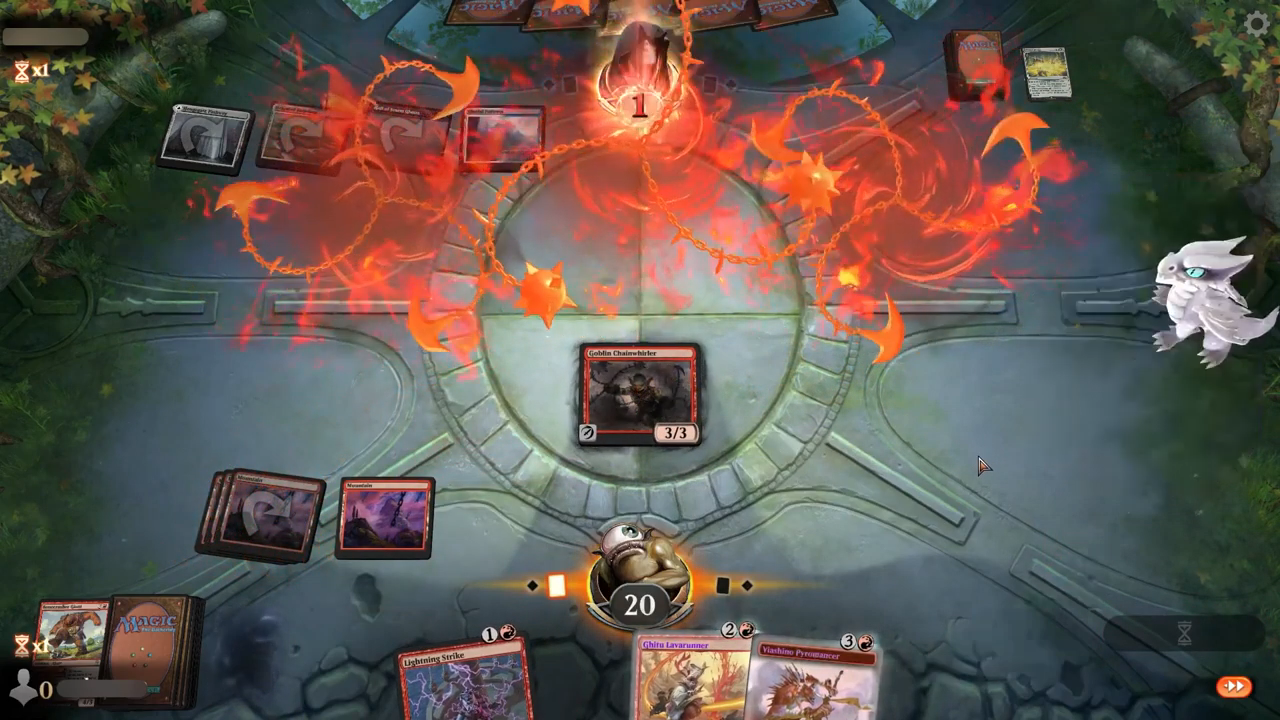Click the auto-advance fast-forward button
The height and width of the screenshot is (720, 1280).
tap(1234, 686)
